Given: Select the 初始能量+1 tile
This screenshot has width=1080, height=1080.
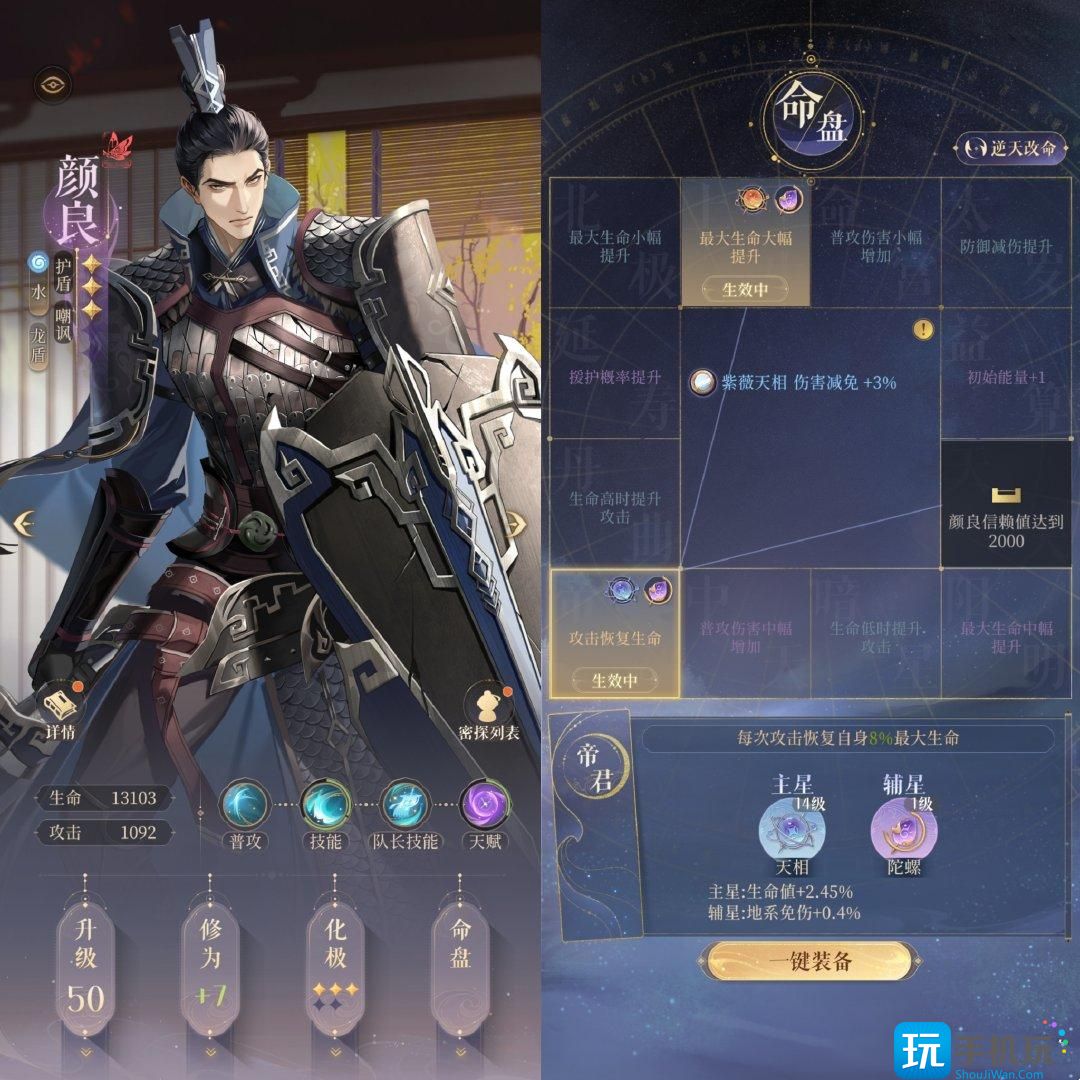Looking at the screenshot, I should point(1007,377).
